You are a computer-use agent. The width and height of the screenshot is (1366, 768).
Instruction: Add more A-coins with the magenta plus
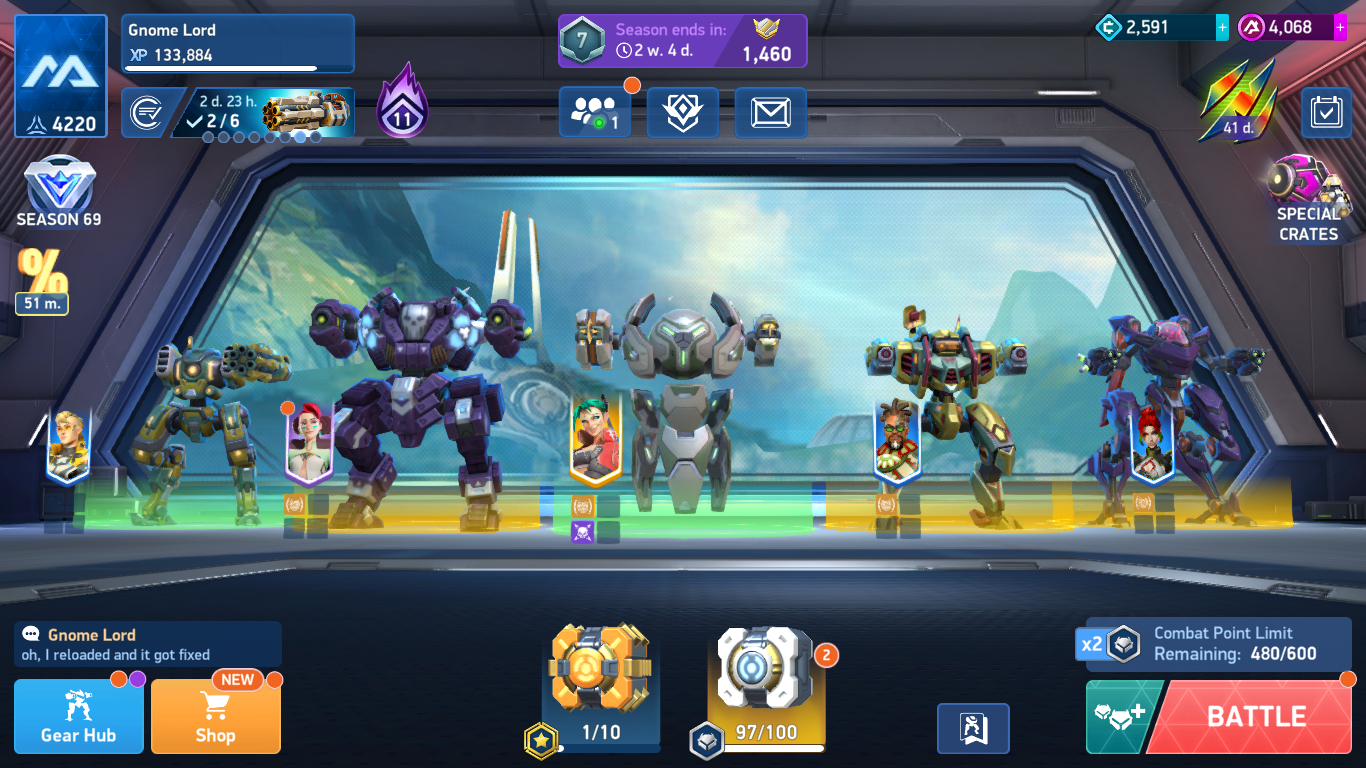1340,28
